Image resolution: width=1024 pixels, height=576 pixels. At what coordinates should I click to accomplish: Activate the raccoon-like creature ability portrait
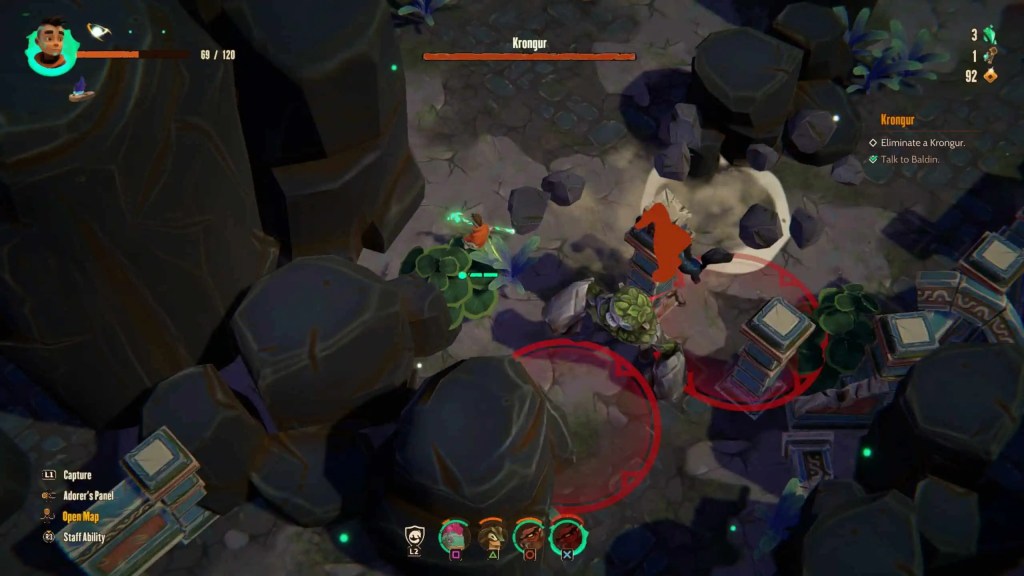[x=490, y=536]
